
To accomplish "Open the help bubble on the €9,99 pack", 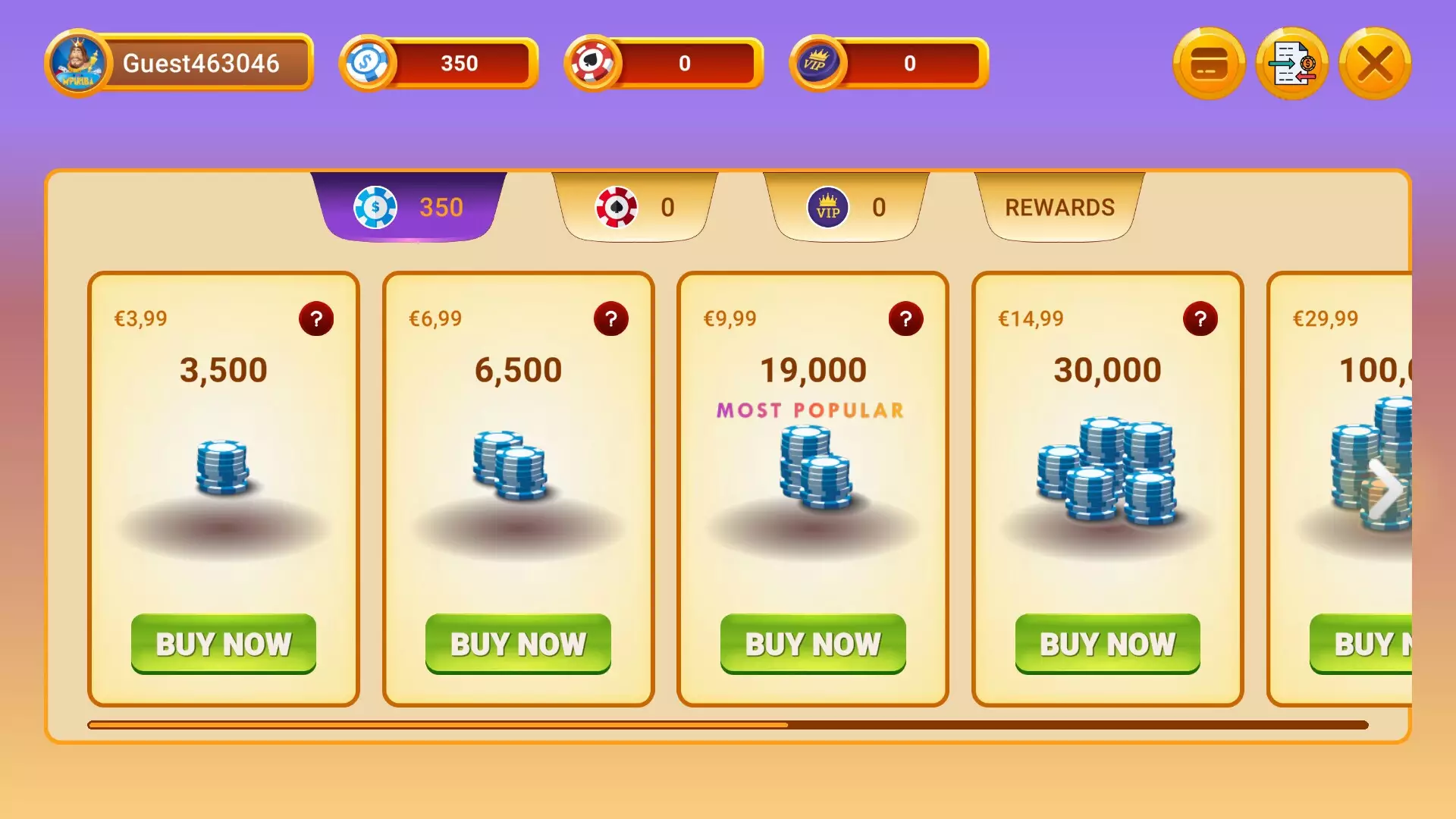I will (x=905, y=319).
